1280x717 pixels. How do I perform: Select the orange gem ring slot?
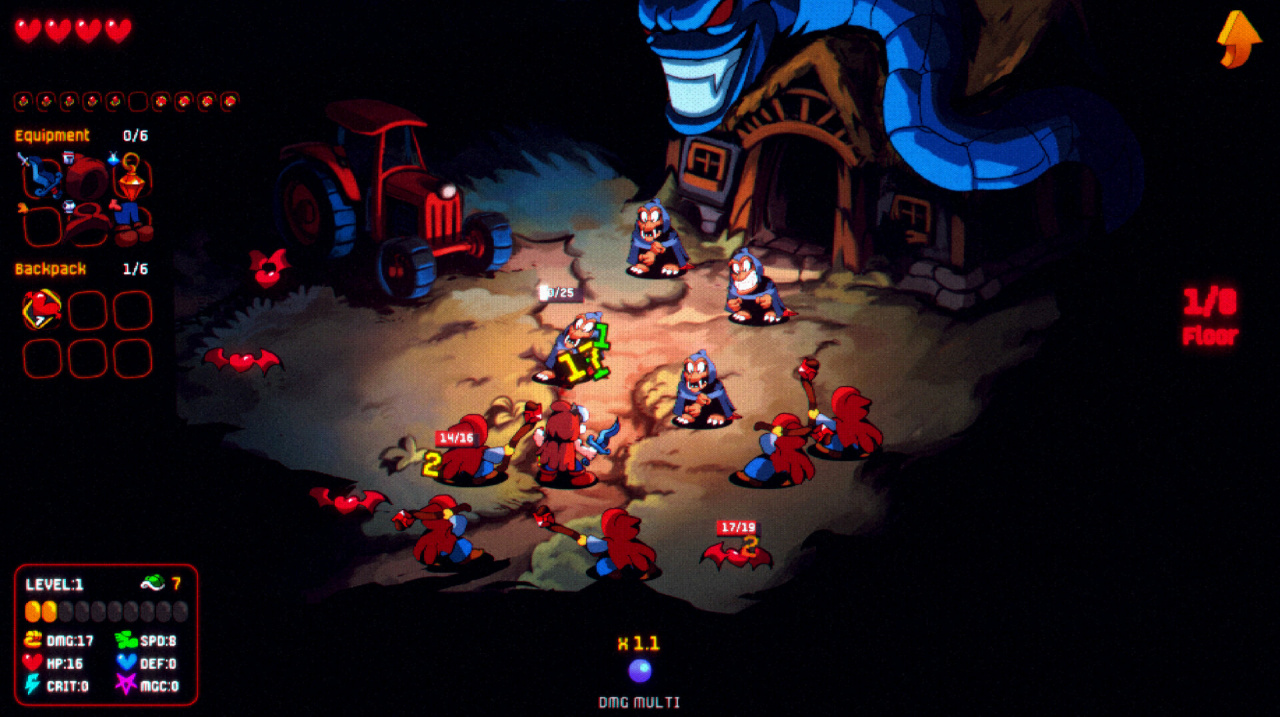(131, 178)
